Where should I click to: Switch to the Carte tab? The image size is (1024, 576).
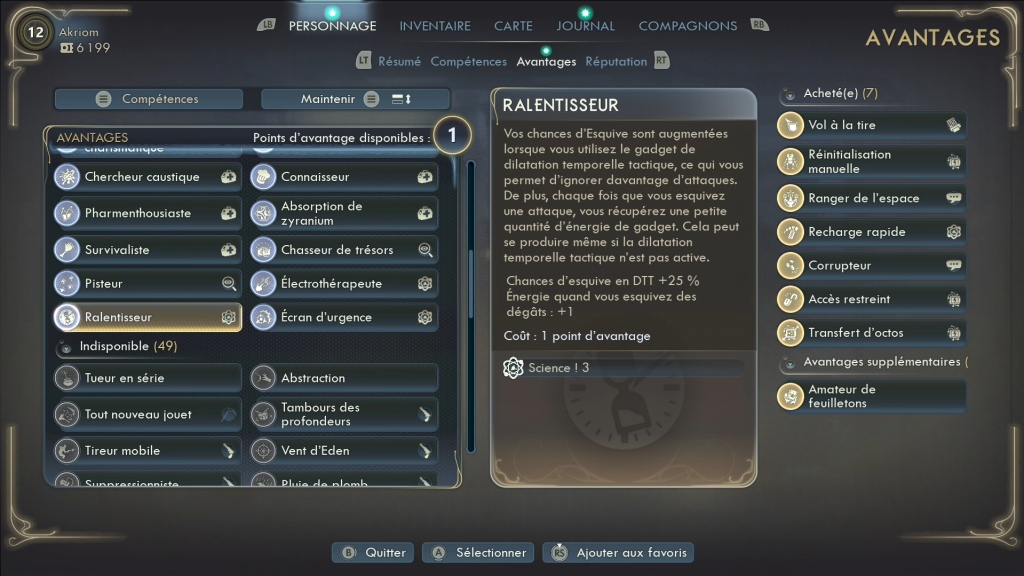point(513,26)
